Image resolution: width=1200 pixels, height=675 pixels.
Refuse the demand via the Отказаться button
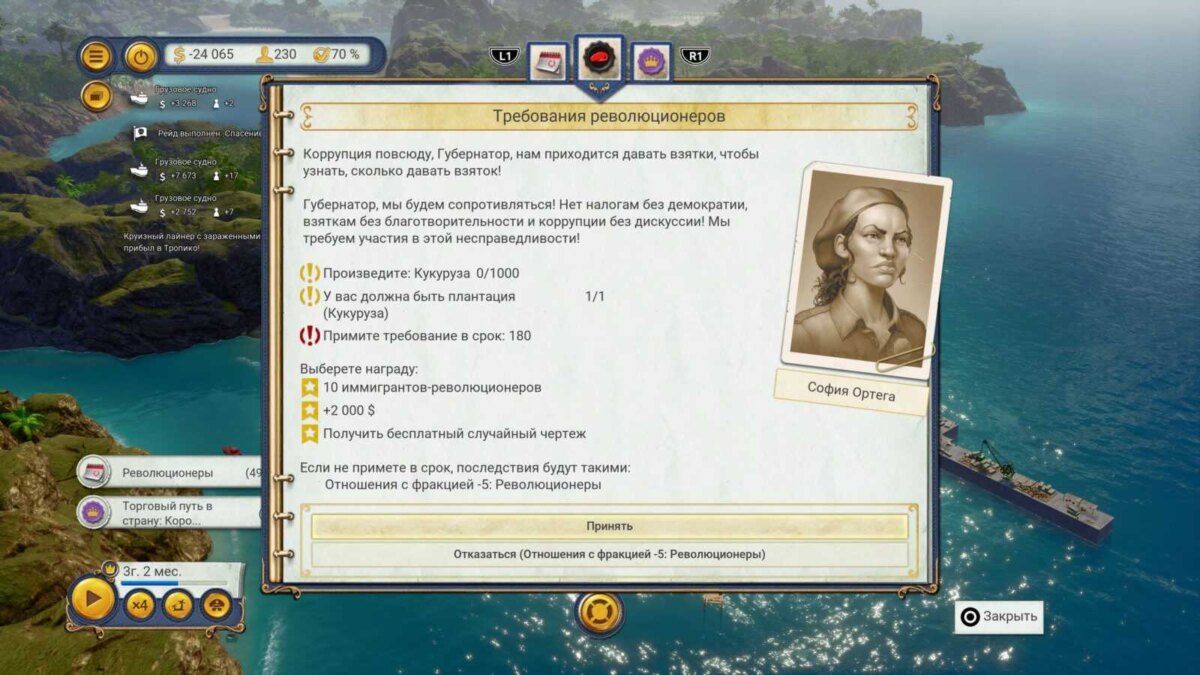point(609,554)
